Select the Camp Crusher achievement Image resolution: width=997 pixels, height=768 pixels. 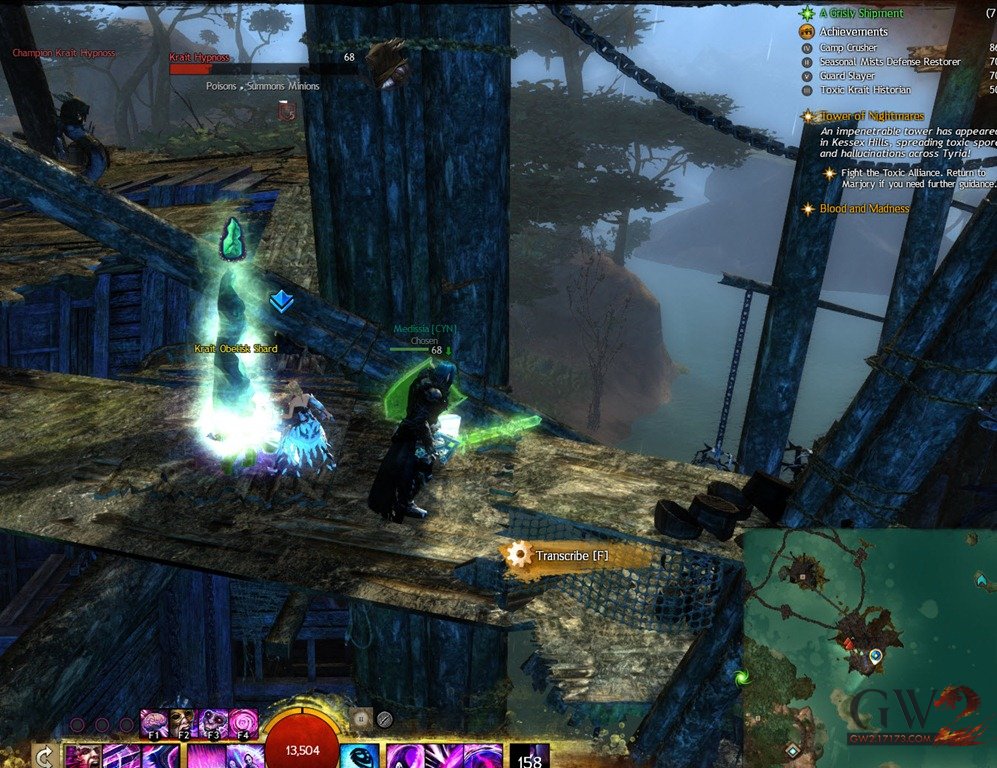(848, 48)
